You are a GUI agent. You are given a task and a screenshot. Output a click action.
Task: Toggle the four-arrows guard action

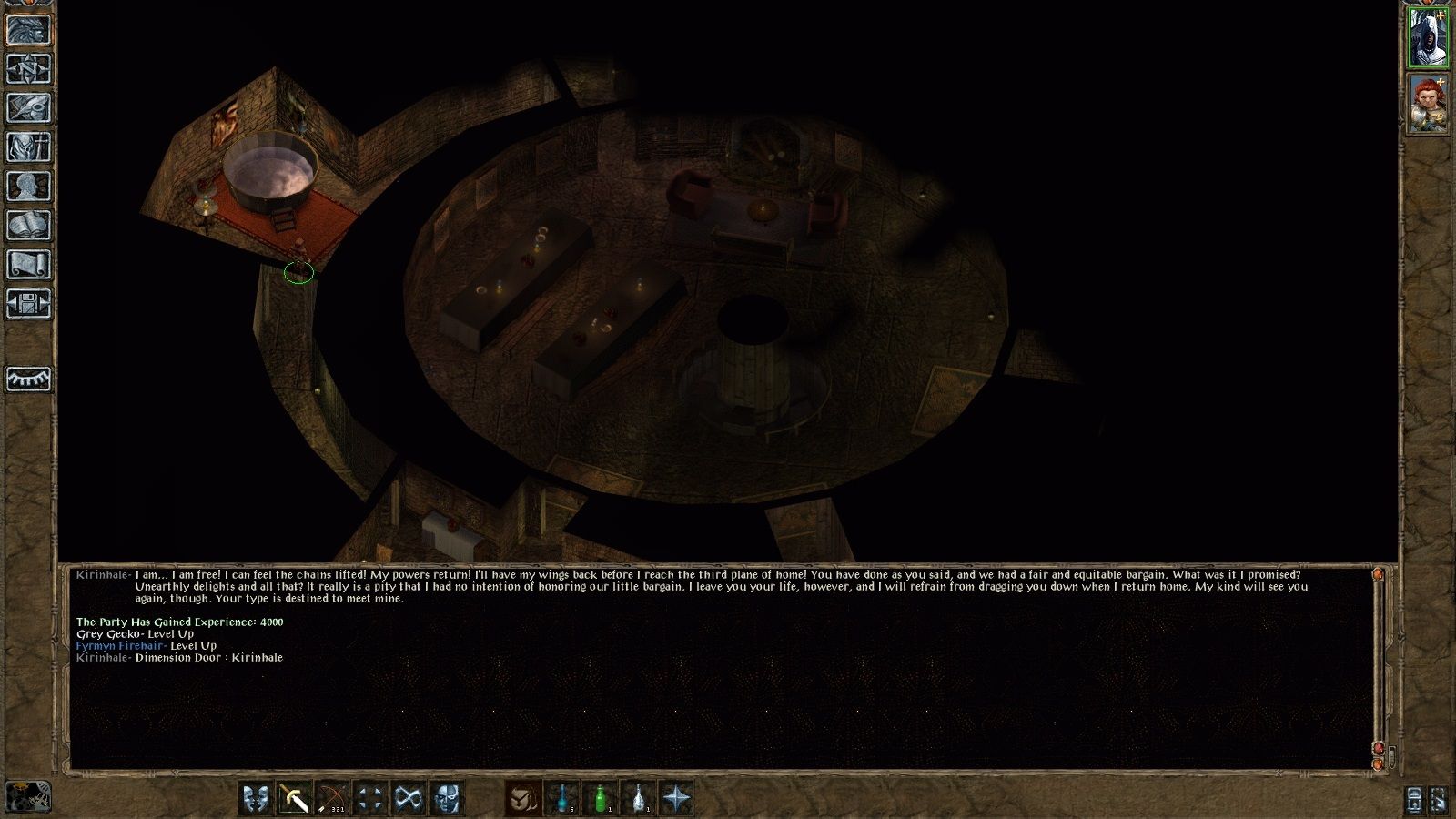tap(370, 799)
